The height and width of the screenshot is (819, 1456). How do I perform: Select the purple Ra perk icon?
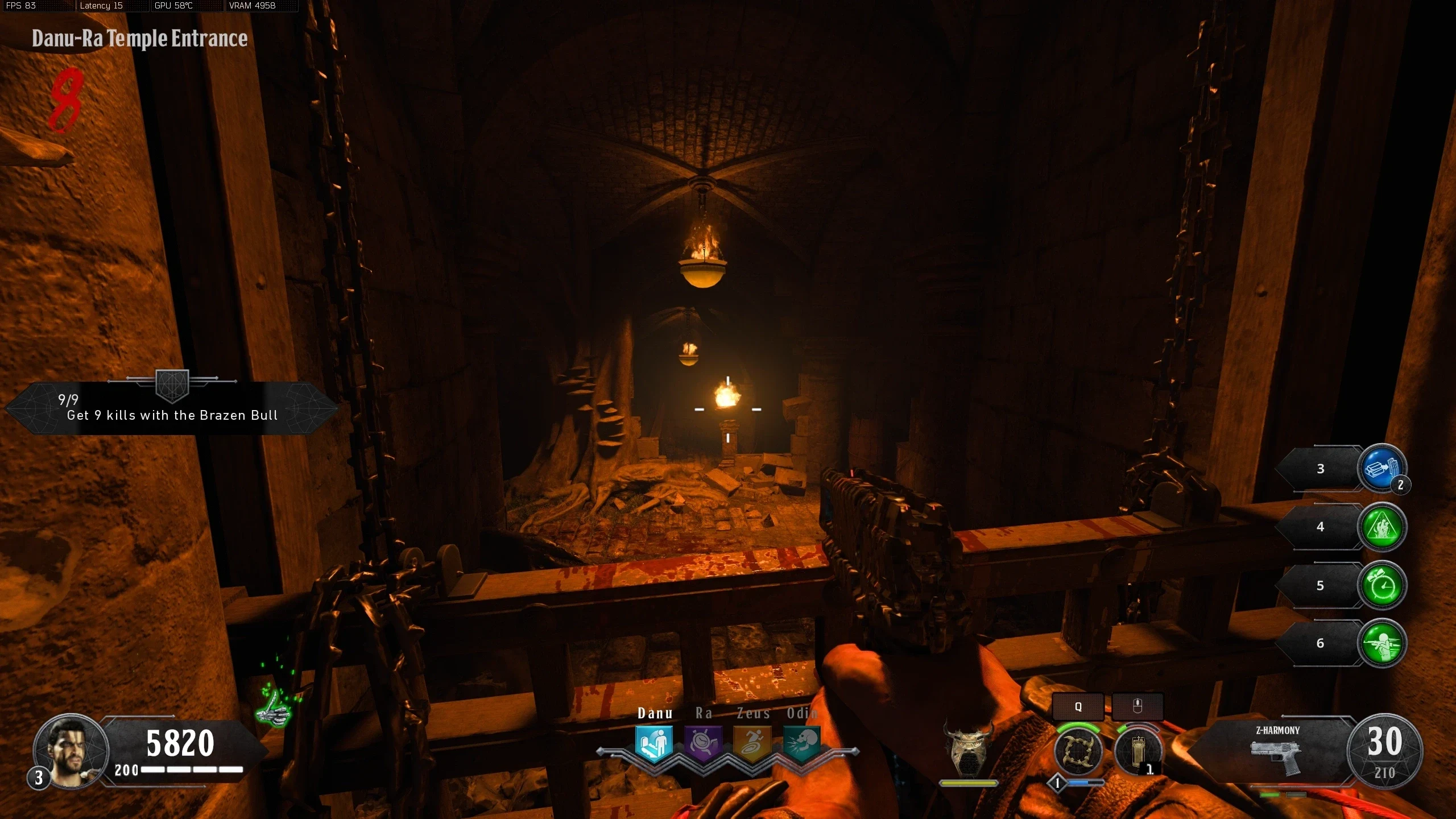tap(703, 743)
